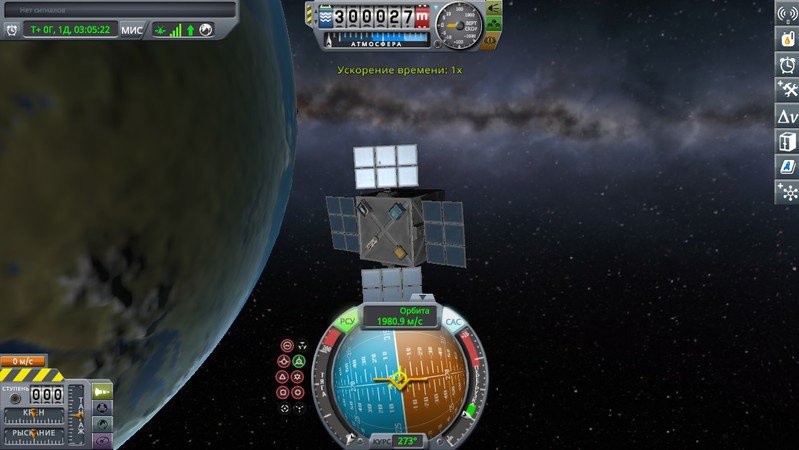The image size is (799, 450).
Task: Open the alarm clock beside mission time
Action: (12, 30)
